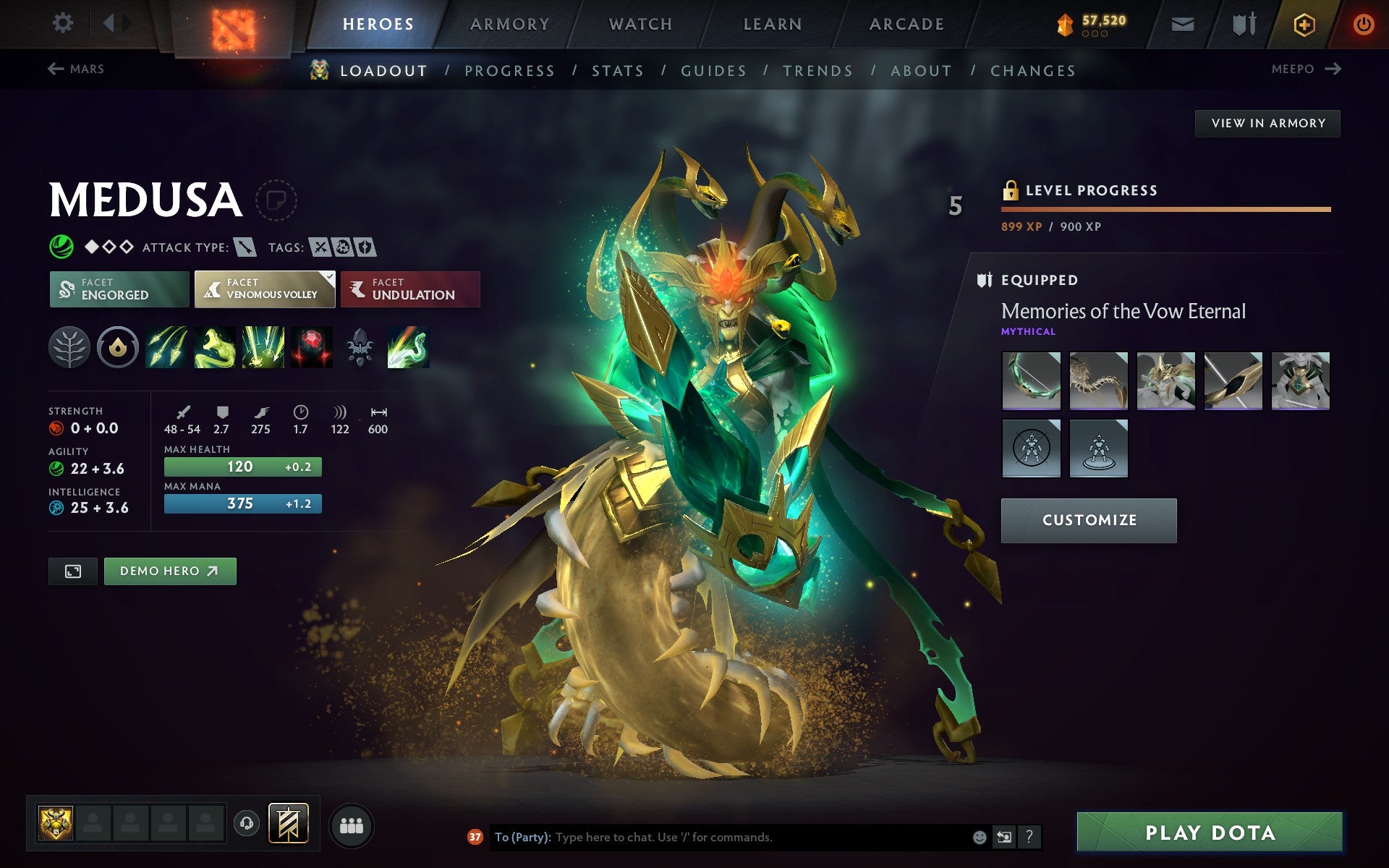Viewport: 1389px width, 868px height.
Task: Click the Level Progress XP bar
Action: [x=1166, y=210]
